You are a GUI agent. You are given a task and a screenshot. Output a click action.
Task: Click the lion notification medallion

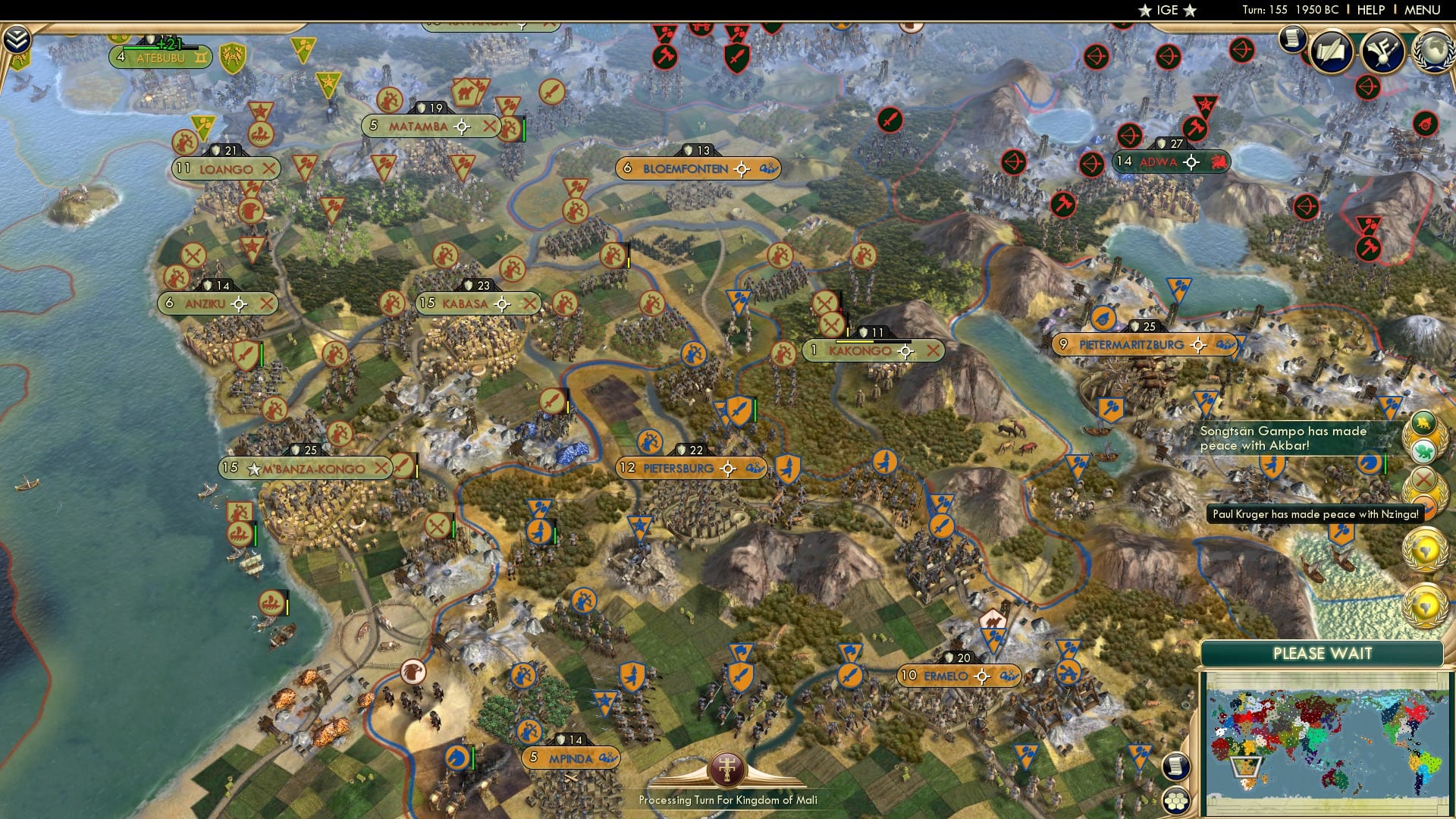point(1422,422)
